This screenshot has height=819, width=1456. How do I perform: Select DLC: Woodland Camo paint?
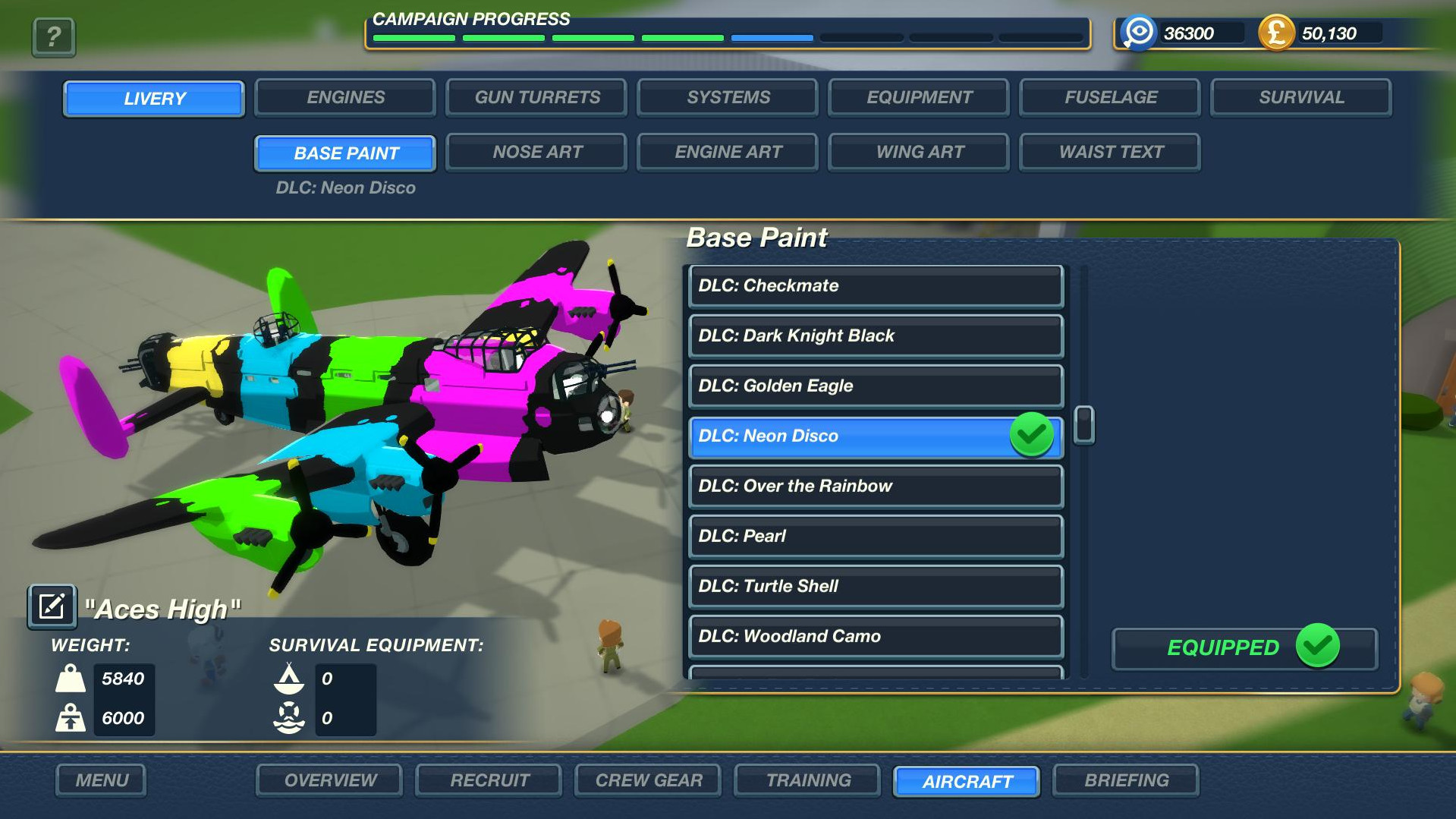pyautogui.click(x=876, y=637)
